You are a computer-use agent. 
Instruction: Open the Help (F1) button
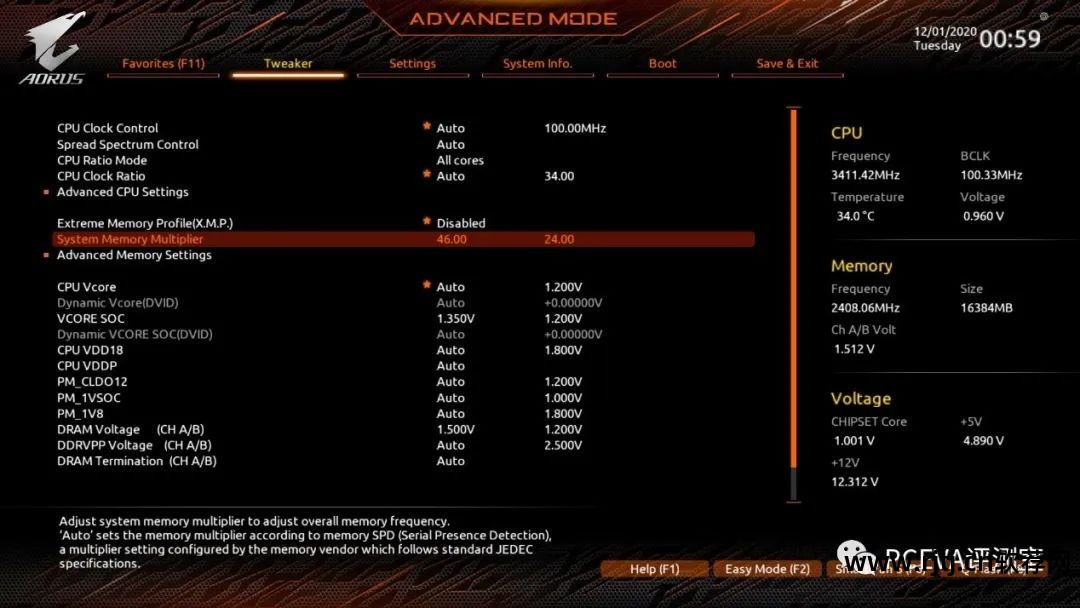point(654,569)
